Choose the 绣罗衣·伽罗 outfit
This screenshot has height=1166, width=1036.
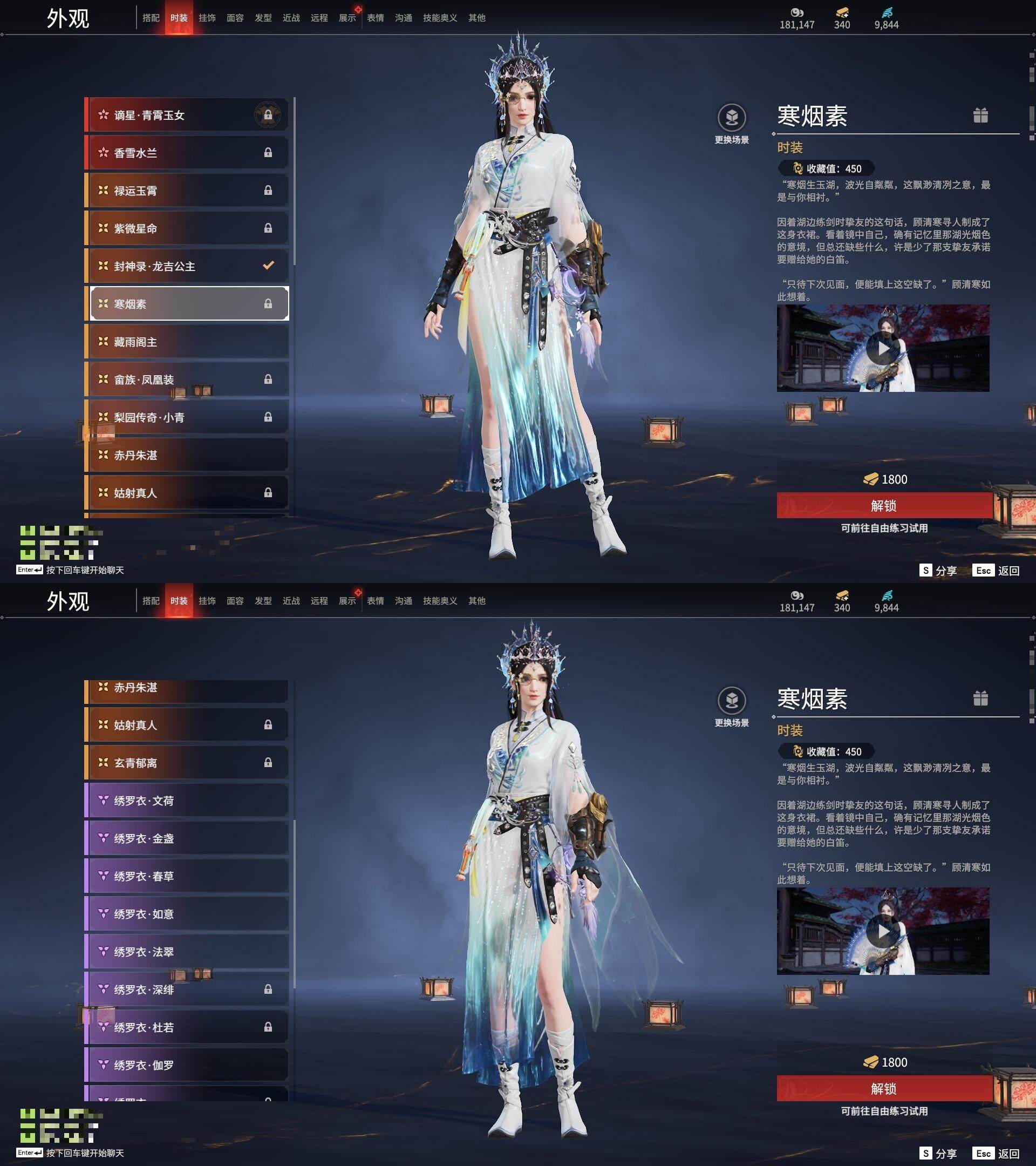coord(187,1065)
